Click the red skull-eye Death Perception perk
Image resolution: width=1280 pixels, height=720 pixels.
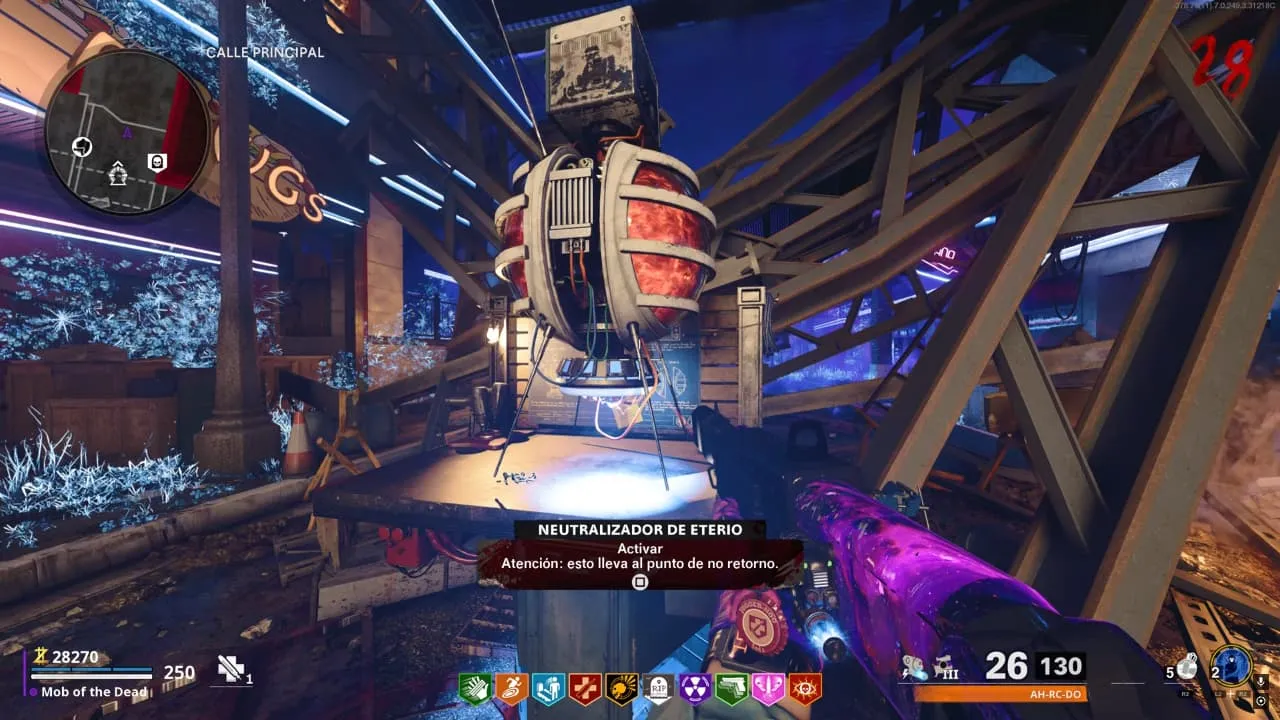pyautogui.click(x=805, y=688)
